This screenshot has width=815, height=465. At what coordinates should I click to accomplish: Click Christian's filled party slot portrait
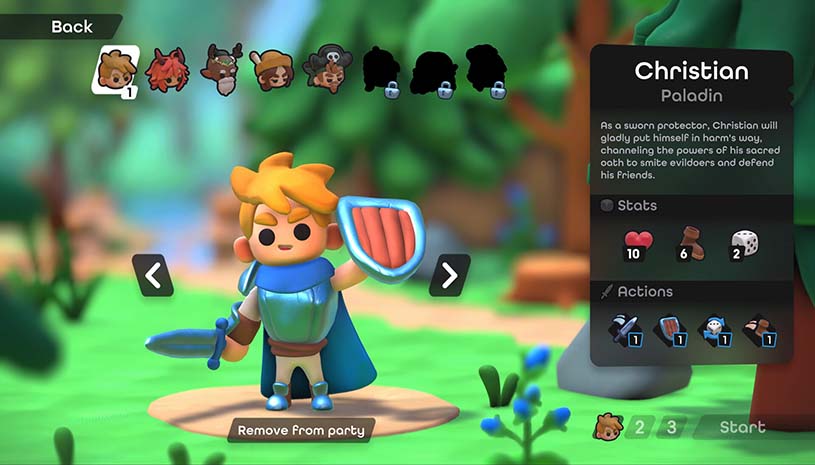point(607,427)
